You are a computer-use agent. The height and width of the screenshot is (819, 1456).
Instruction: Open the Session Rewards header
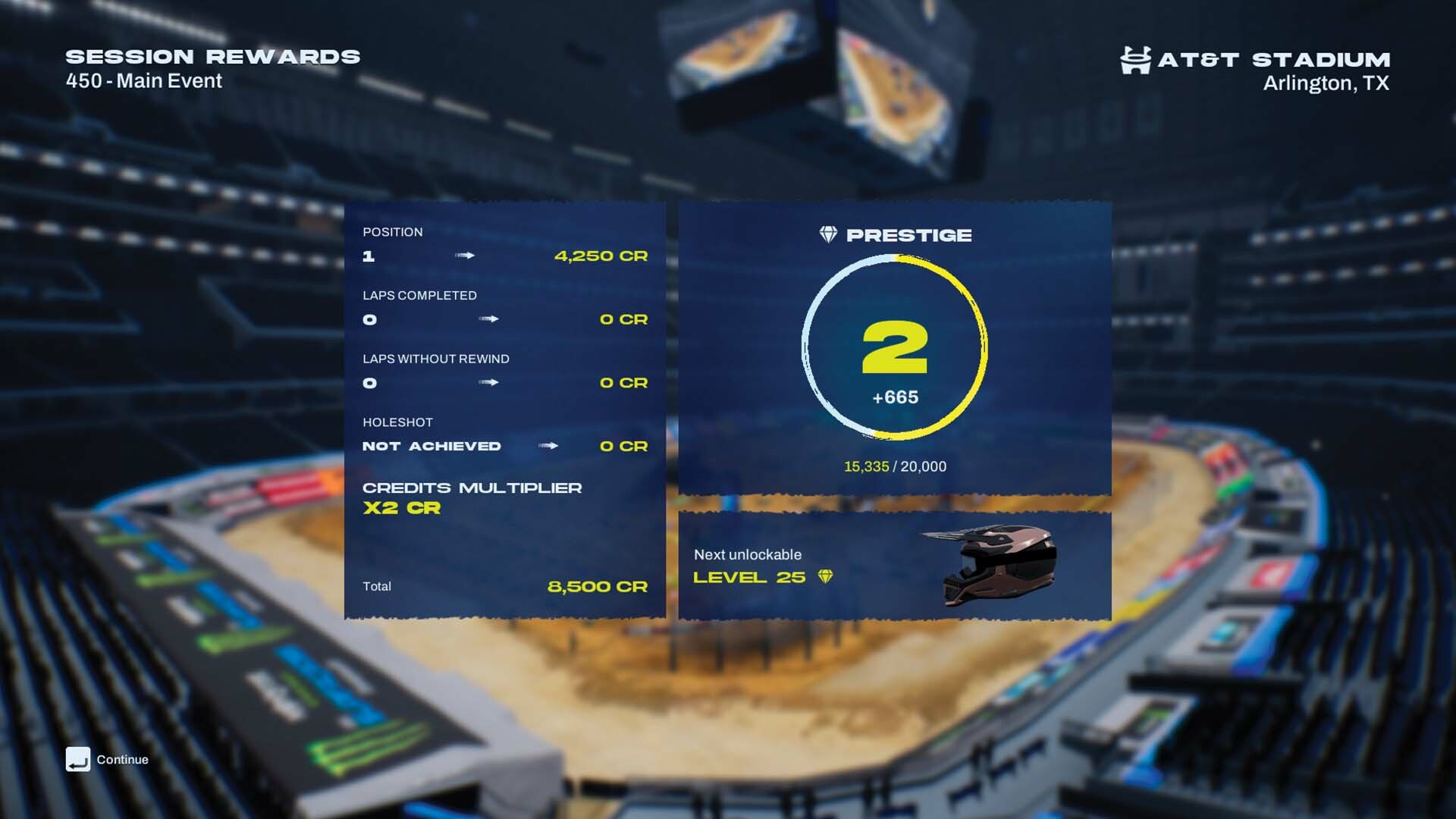212,57
